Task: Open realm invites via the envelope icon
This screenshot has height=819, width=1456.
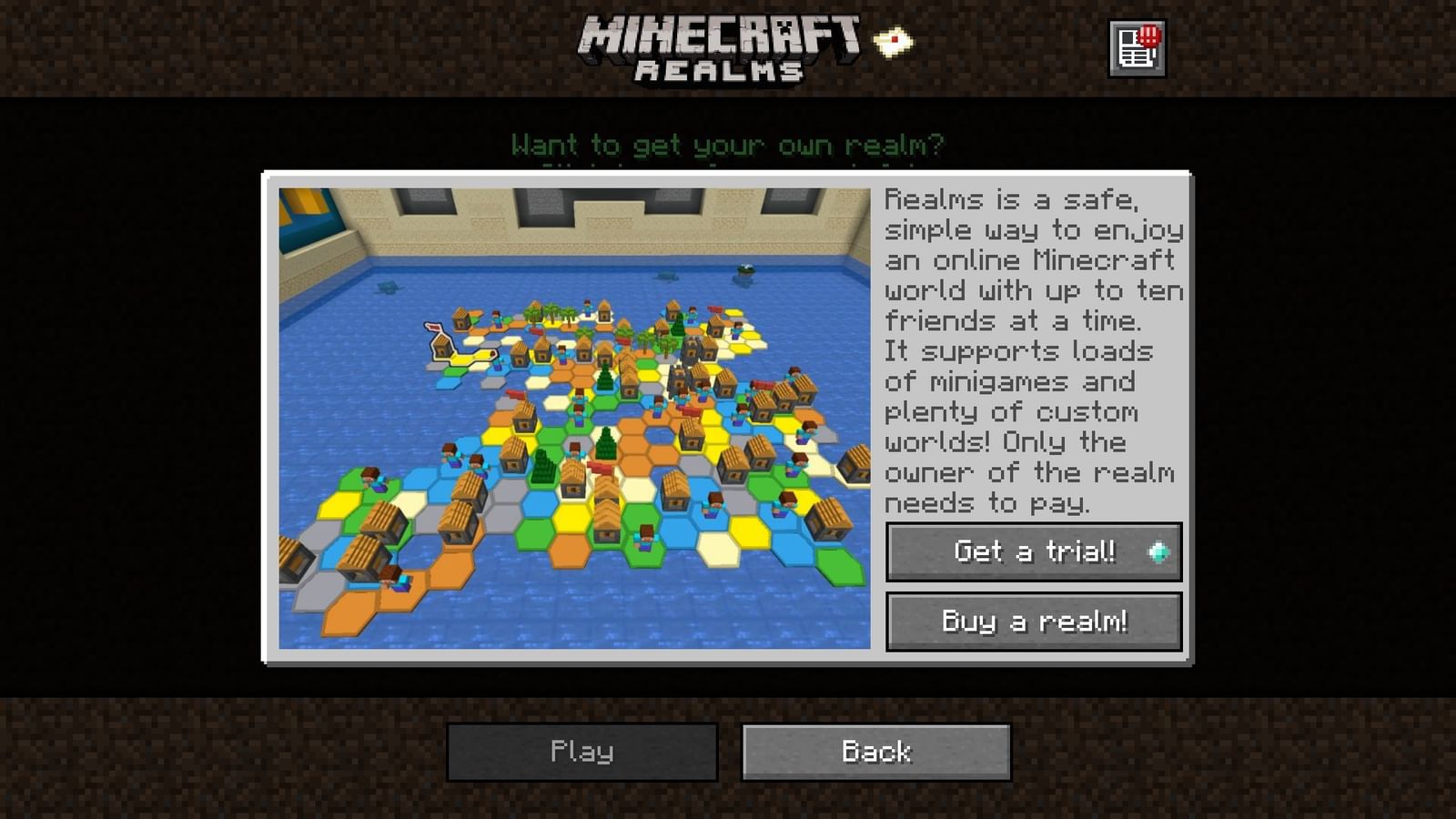Action: 895,39
